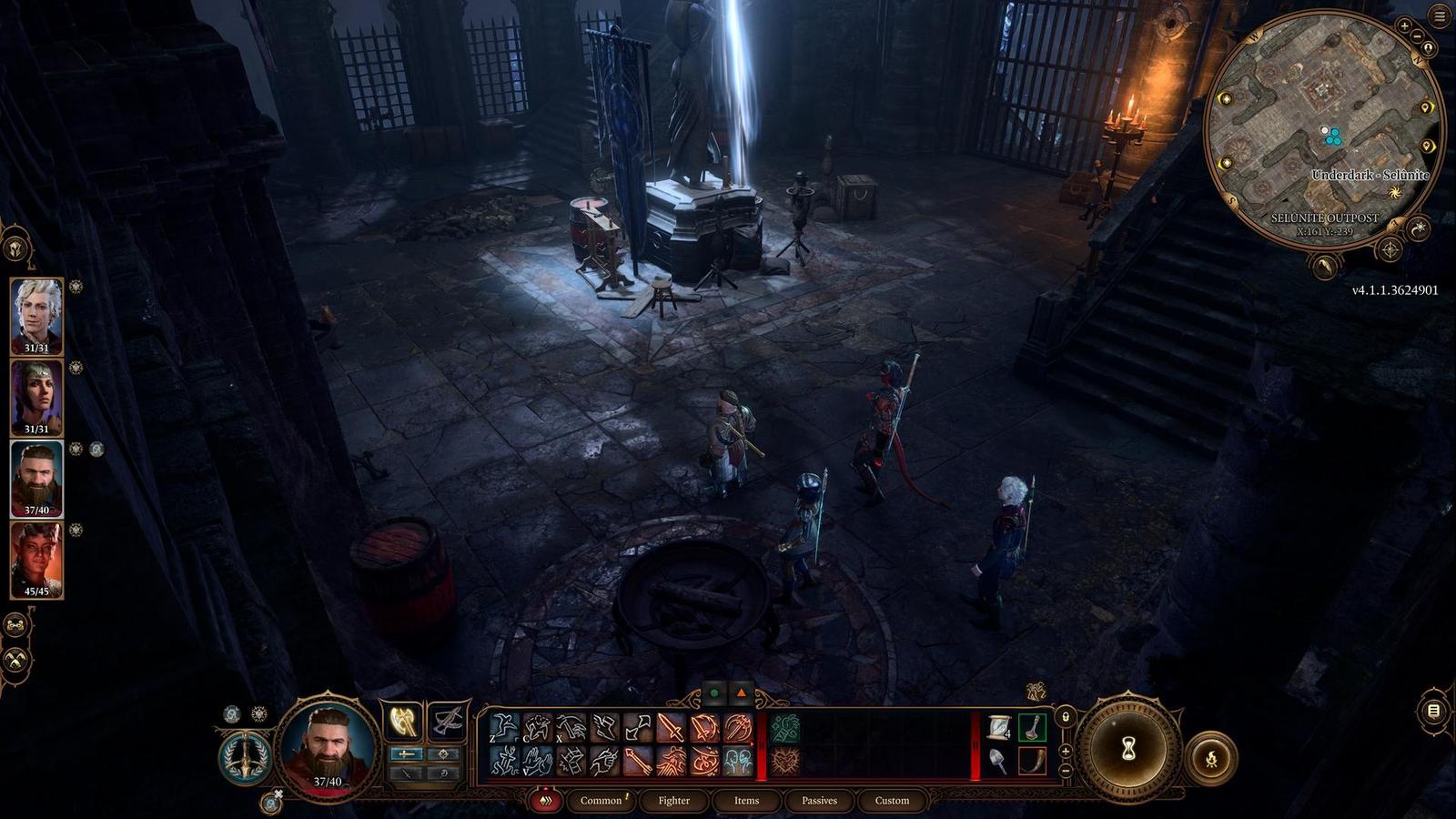Select the crossbow ranged weapon slot
This screenshot has width=1456, height=819.
click(447, 723)
